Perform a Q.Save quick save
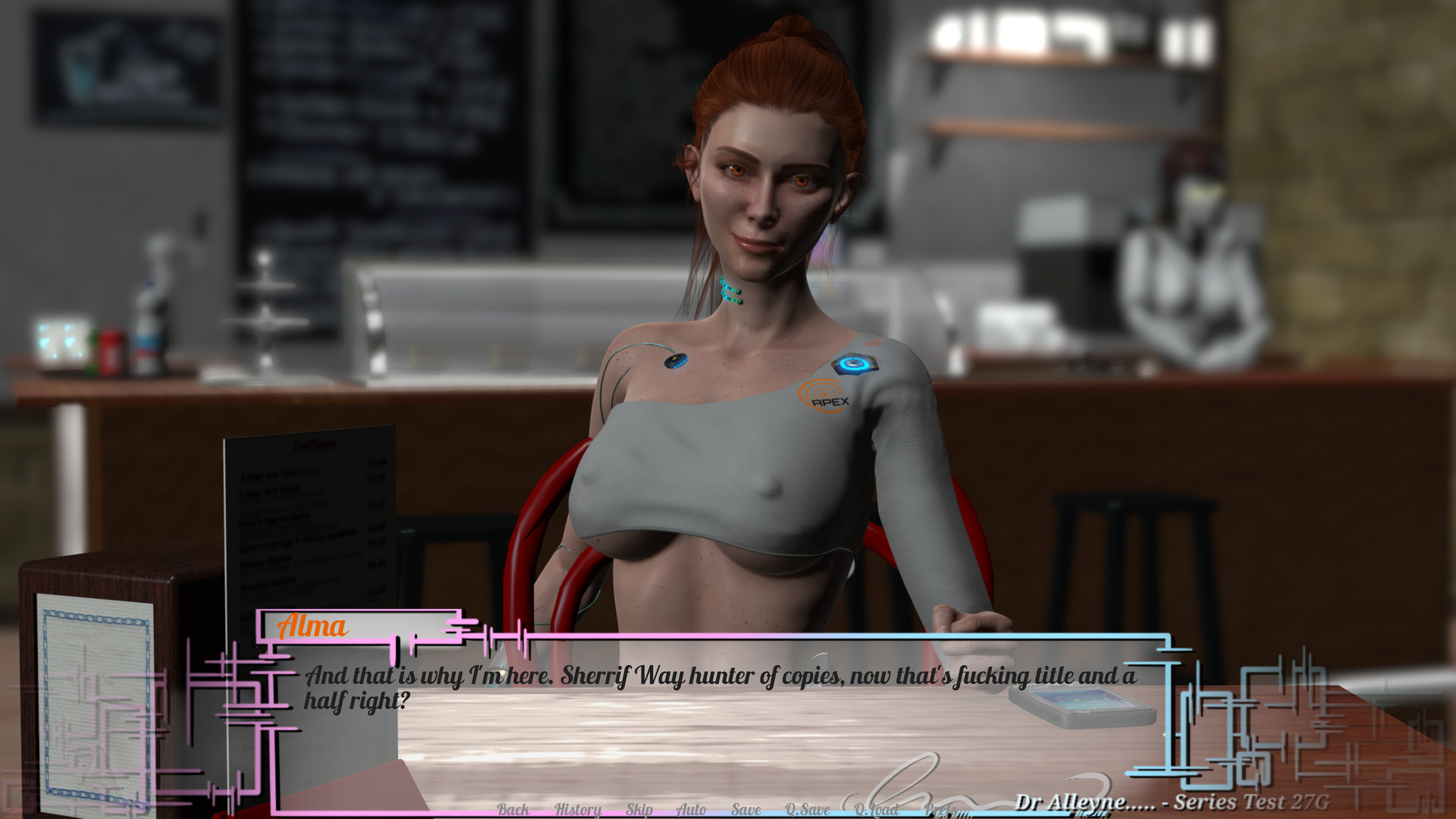1456x819 pixels. coord(808,809)
